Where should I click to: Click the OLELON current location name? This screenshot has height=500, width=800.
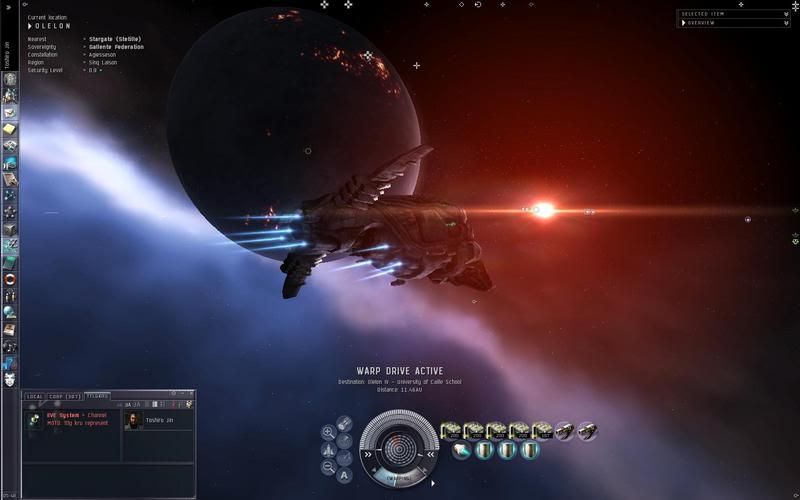(x=55, y=26)
